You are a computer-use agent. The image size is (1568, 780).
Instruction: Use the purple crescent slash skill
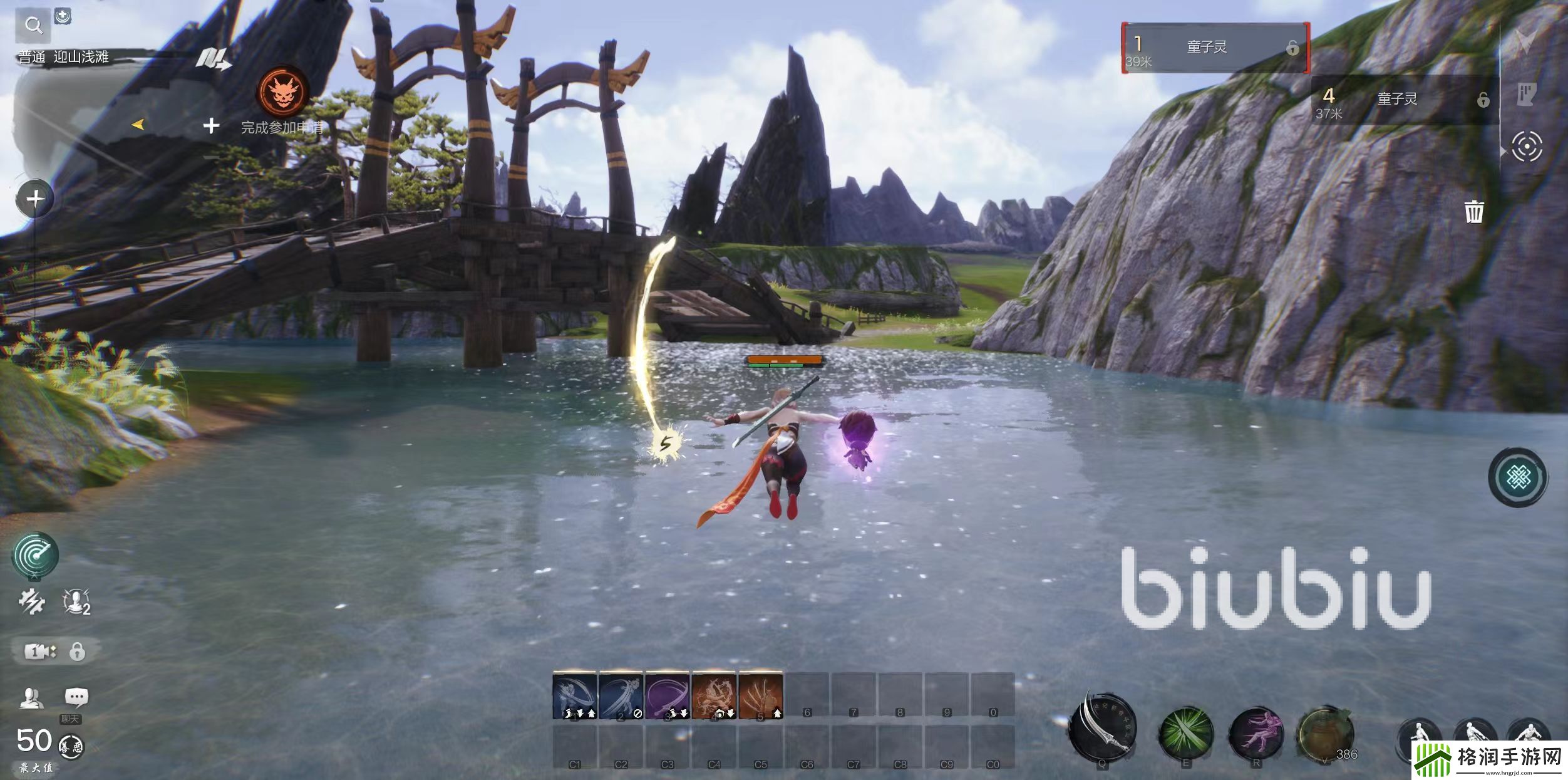point(667,695)
